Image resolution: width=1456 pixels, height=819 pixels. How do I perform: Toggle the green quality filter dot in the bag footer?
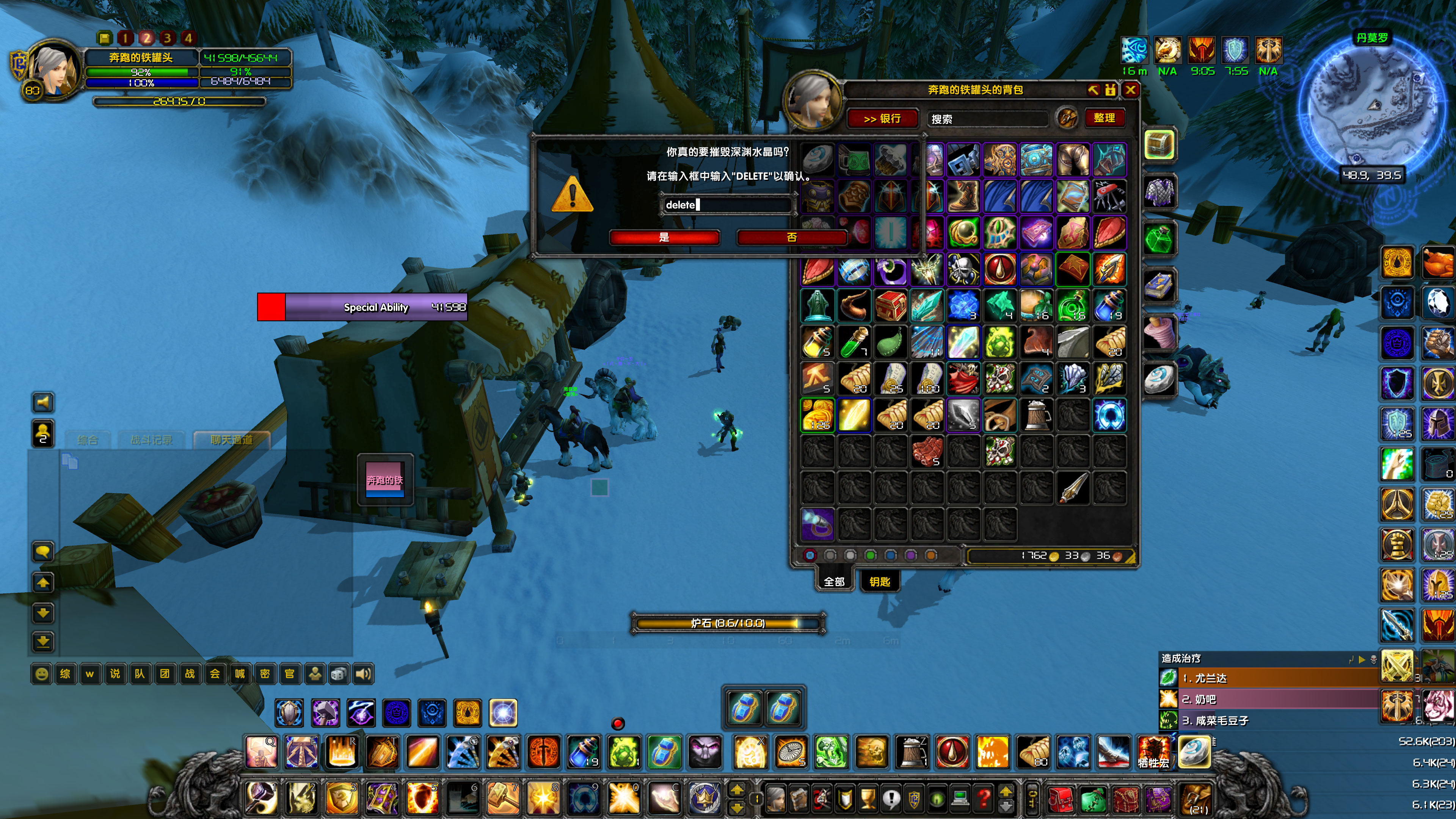click(x=871, y=555)
